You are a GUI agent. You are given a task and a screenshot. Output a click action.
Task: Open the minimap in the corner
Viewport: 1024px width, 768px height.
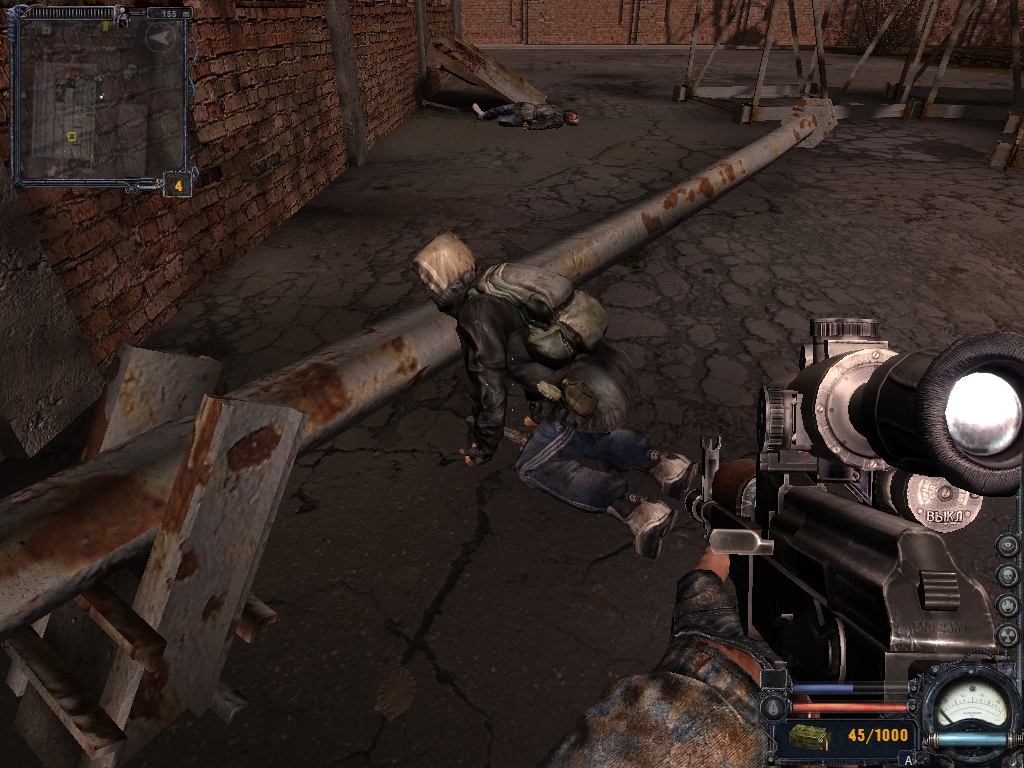[x=100, y=98]
